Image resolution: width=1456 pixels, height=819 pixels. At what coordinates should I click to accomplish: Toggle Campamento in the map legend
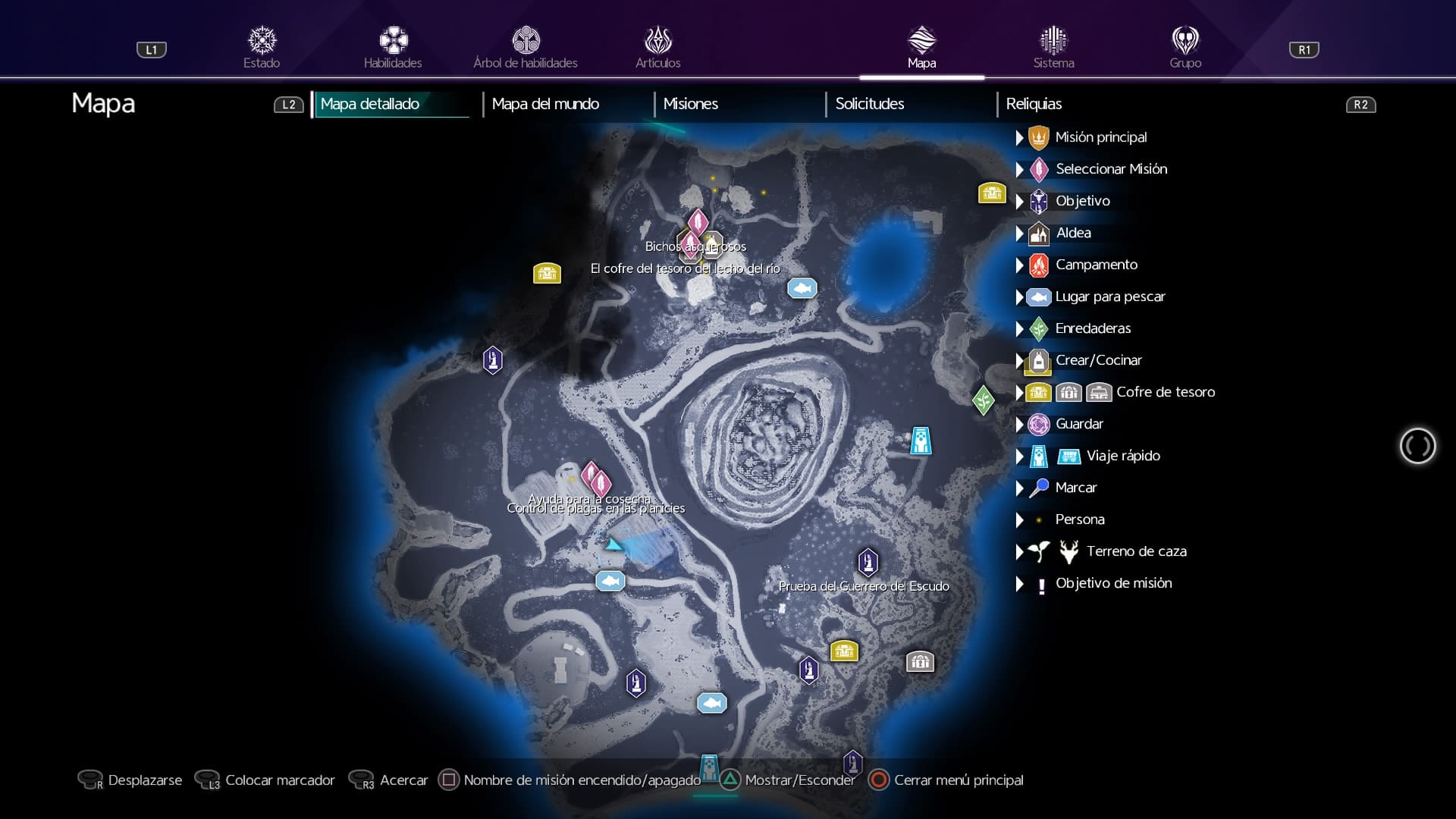[1096, 265]
